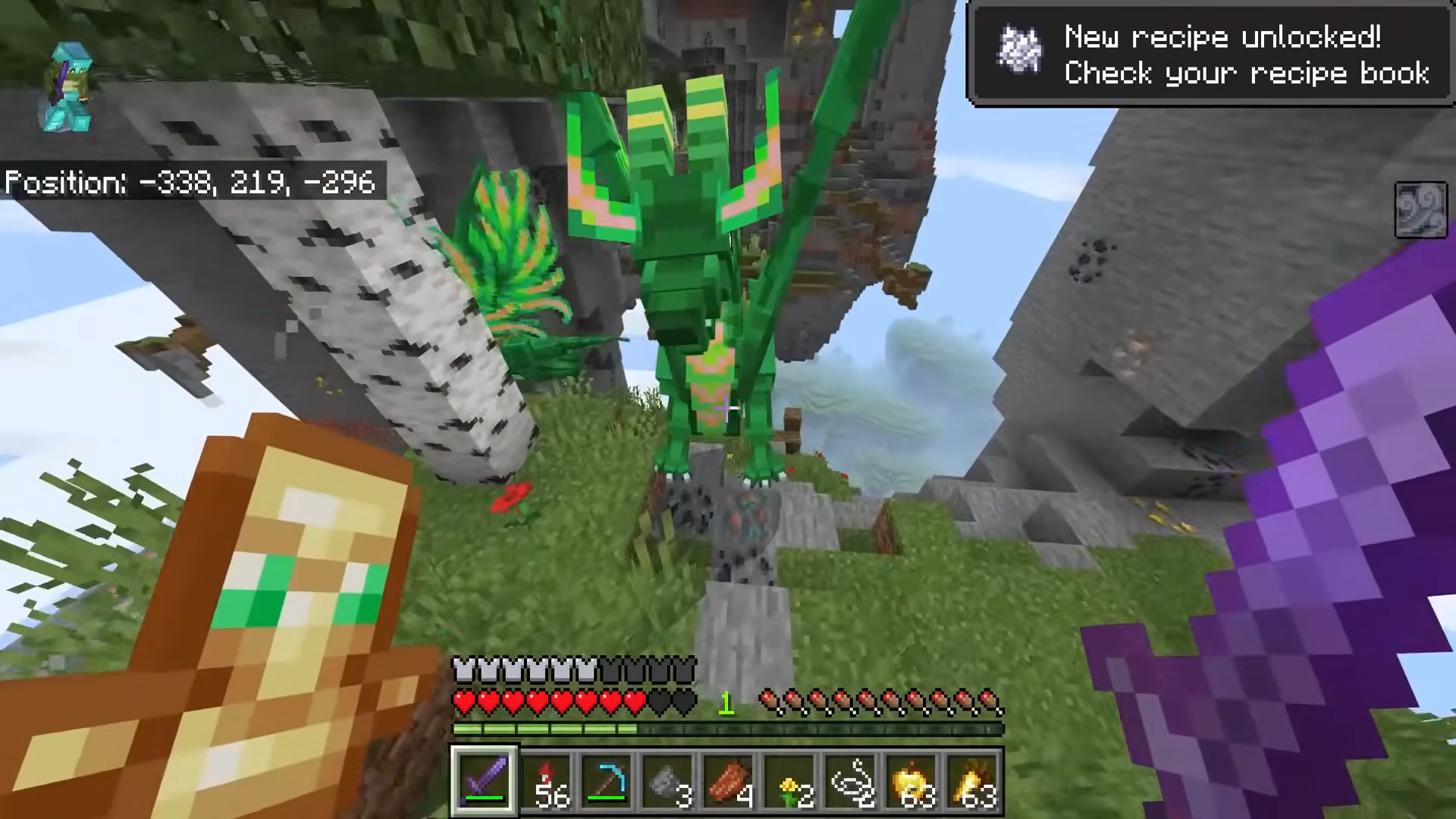Click the player paper-doll avatar

click(x=69, y=89)
